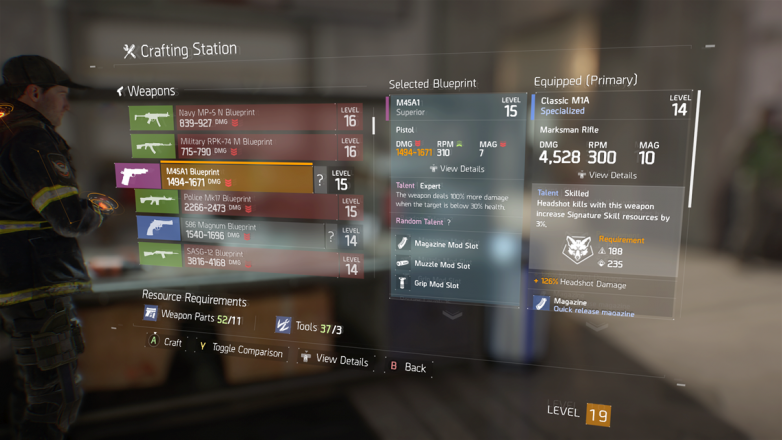
Task: Select the Navy MP-5 N Blueprint
Action: tap(245, 118)
